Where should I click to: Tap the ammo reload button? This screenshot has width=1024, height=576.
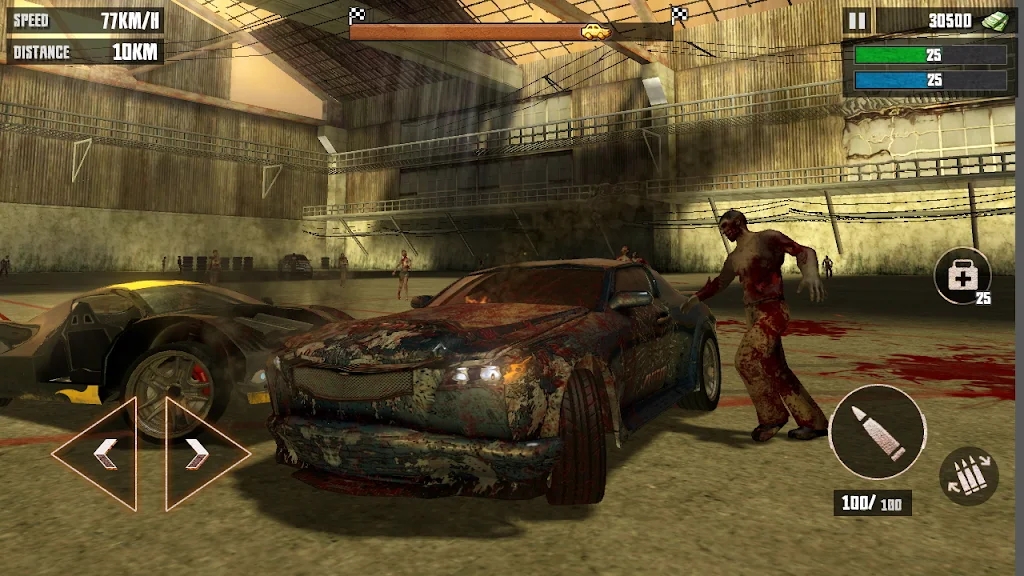tap(968, 476)
